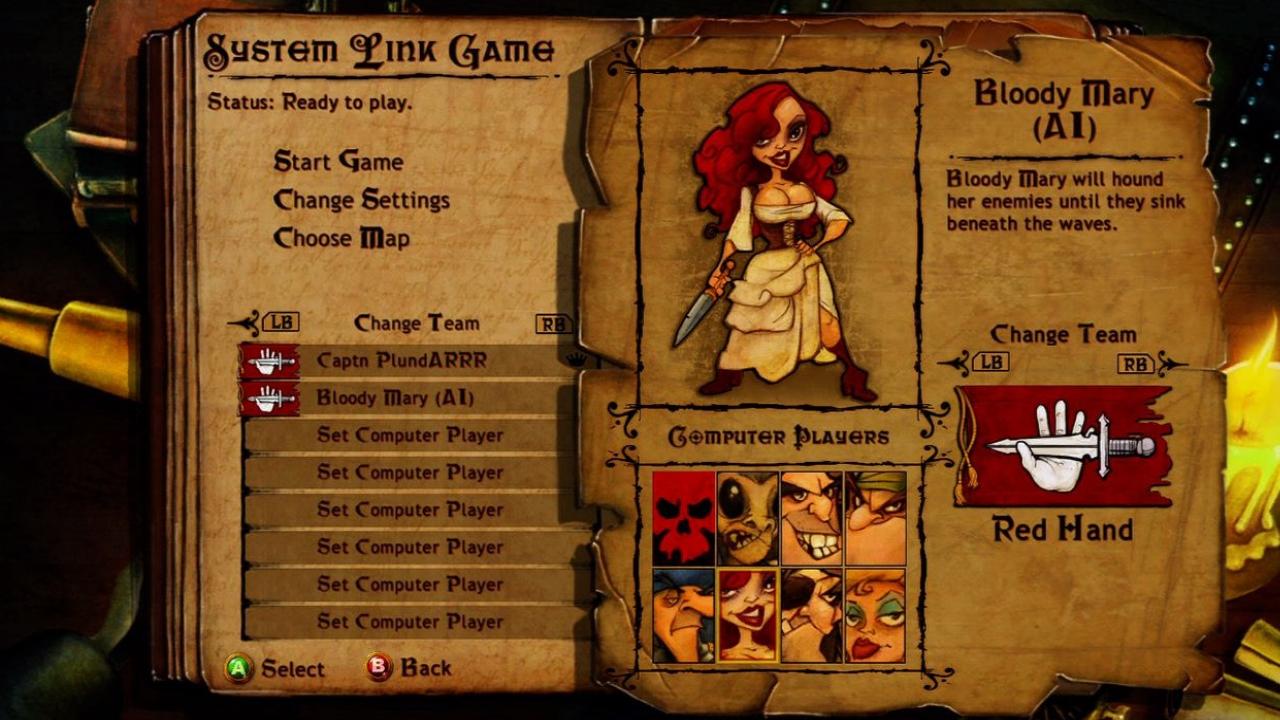The height and width of the screenshot is (720, 1280).
Task: Open Choose Map
Action: click(340, 238)
